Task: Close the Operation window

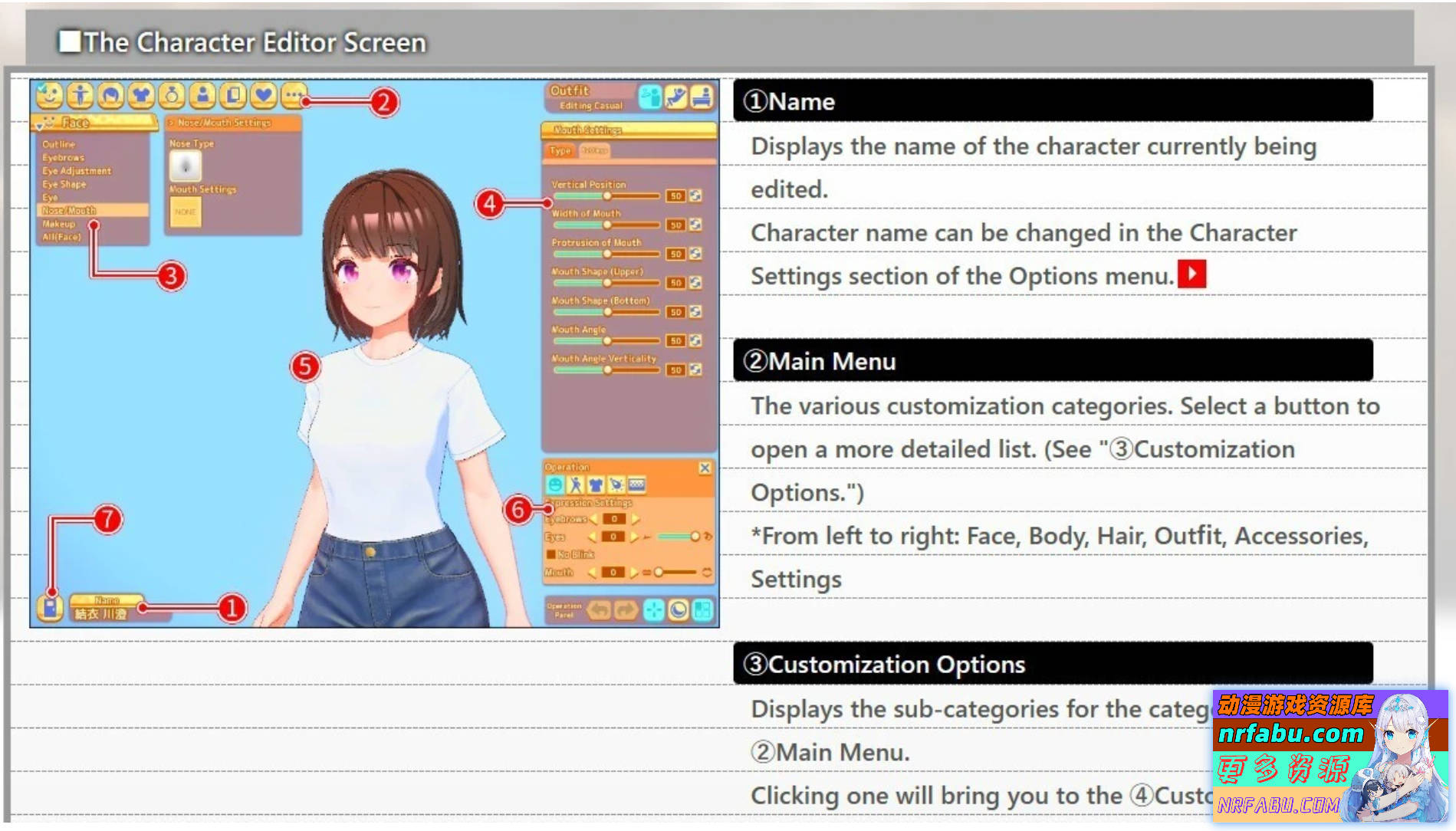Action: [705, 468]
